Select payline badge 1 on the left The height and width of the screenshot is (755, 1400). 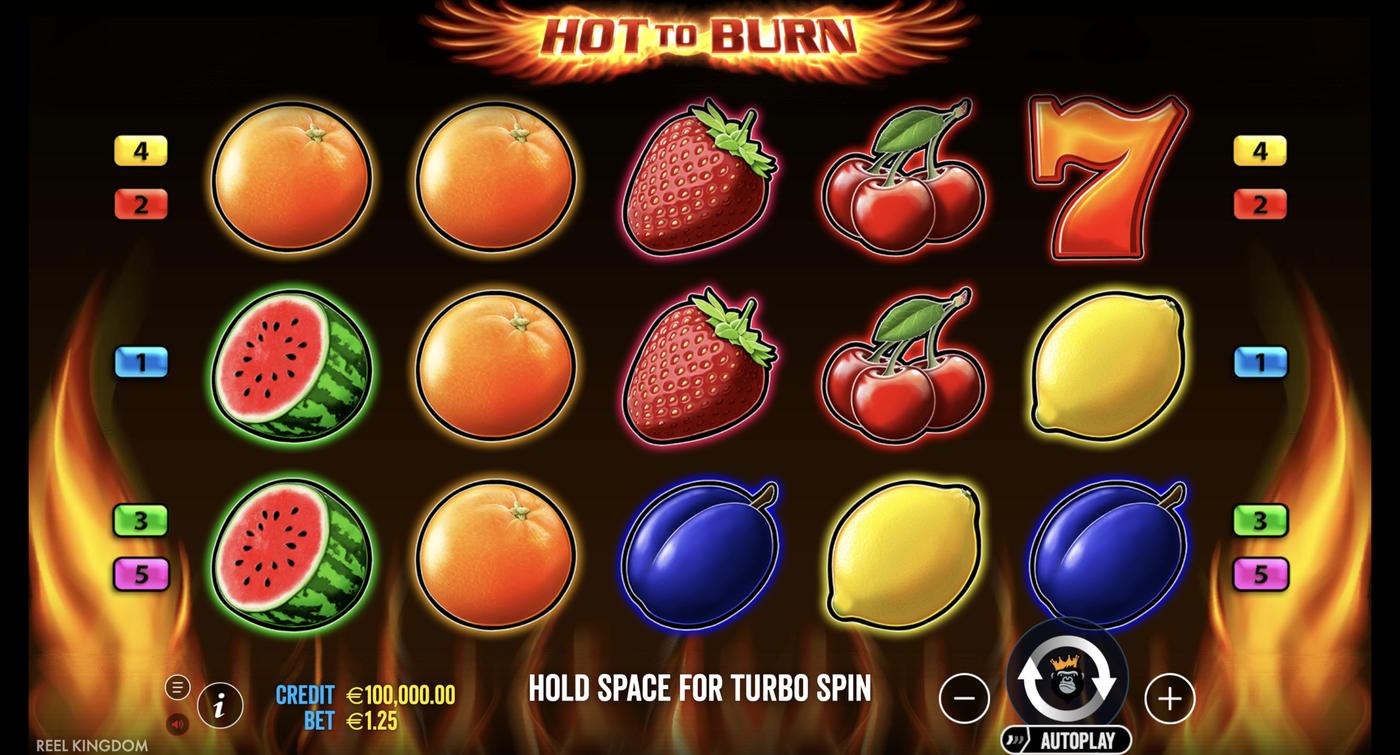[x=140, y=363]
